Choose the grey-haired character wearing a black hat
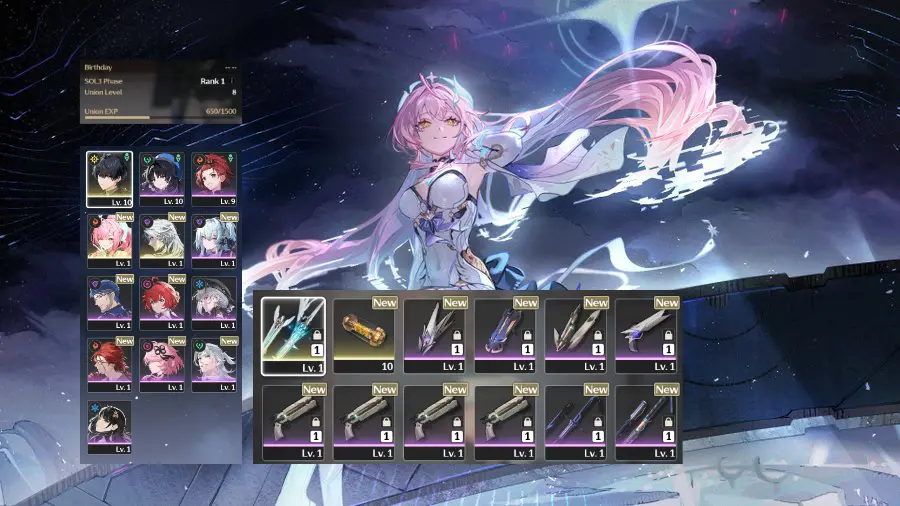The image size is (900, 506). coord(213,301)
